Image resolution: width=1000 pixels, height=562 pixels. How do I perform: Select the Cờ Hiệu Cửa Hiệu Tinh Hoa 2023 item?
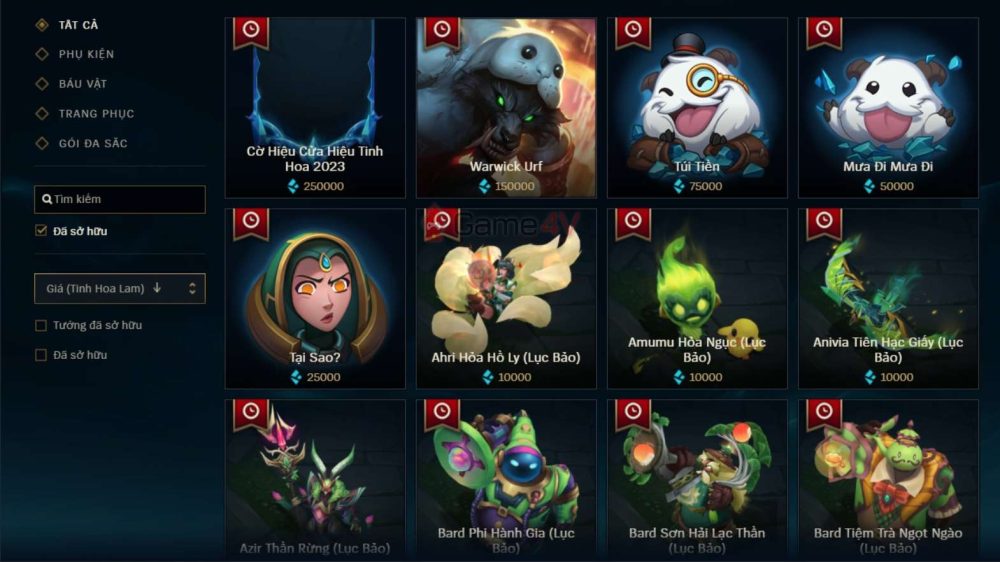[315, 108]
